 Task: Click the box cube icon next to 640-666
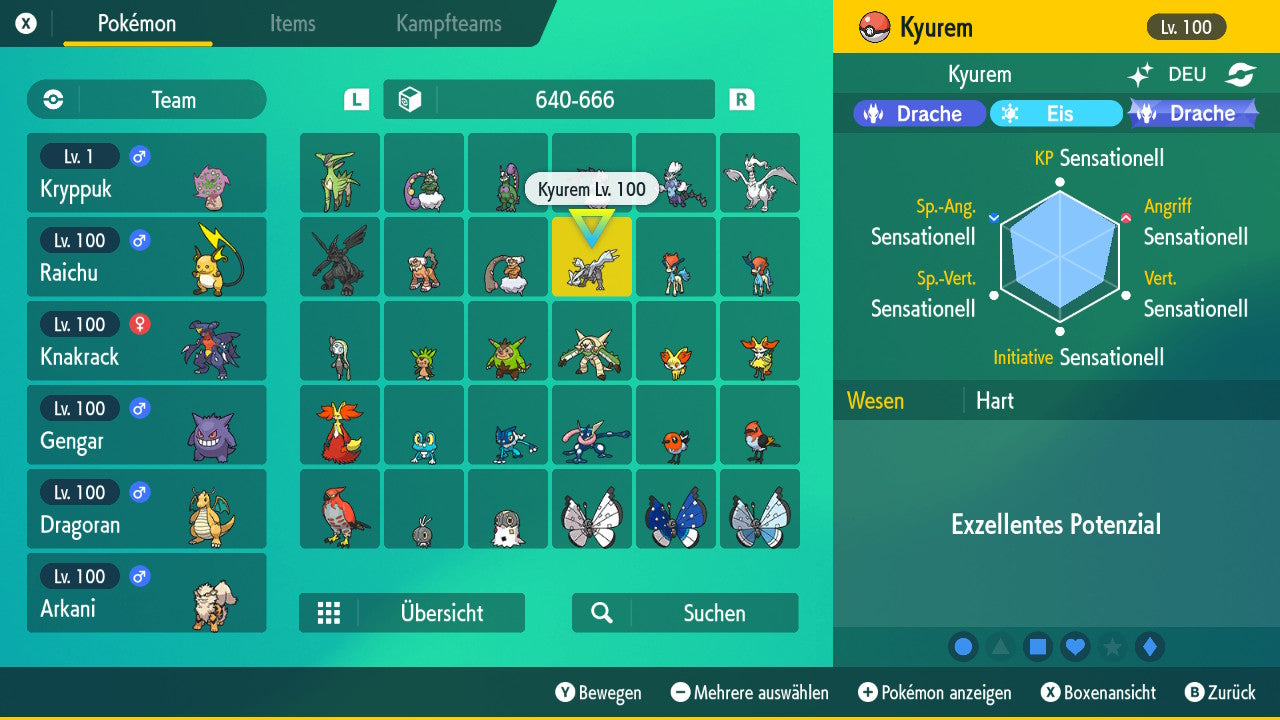[409, 99]
